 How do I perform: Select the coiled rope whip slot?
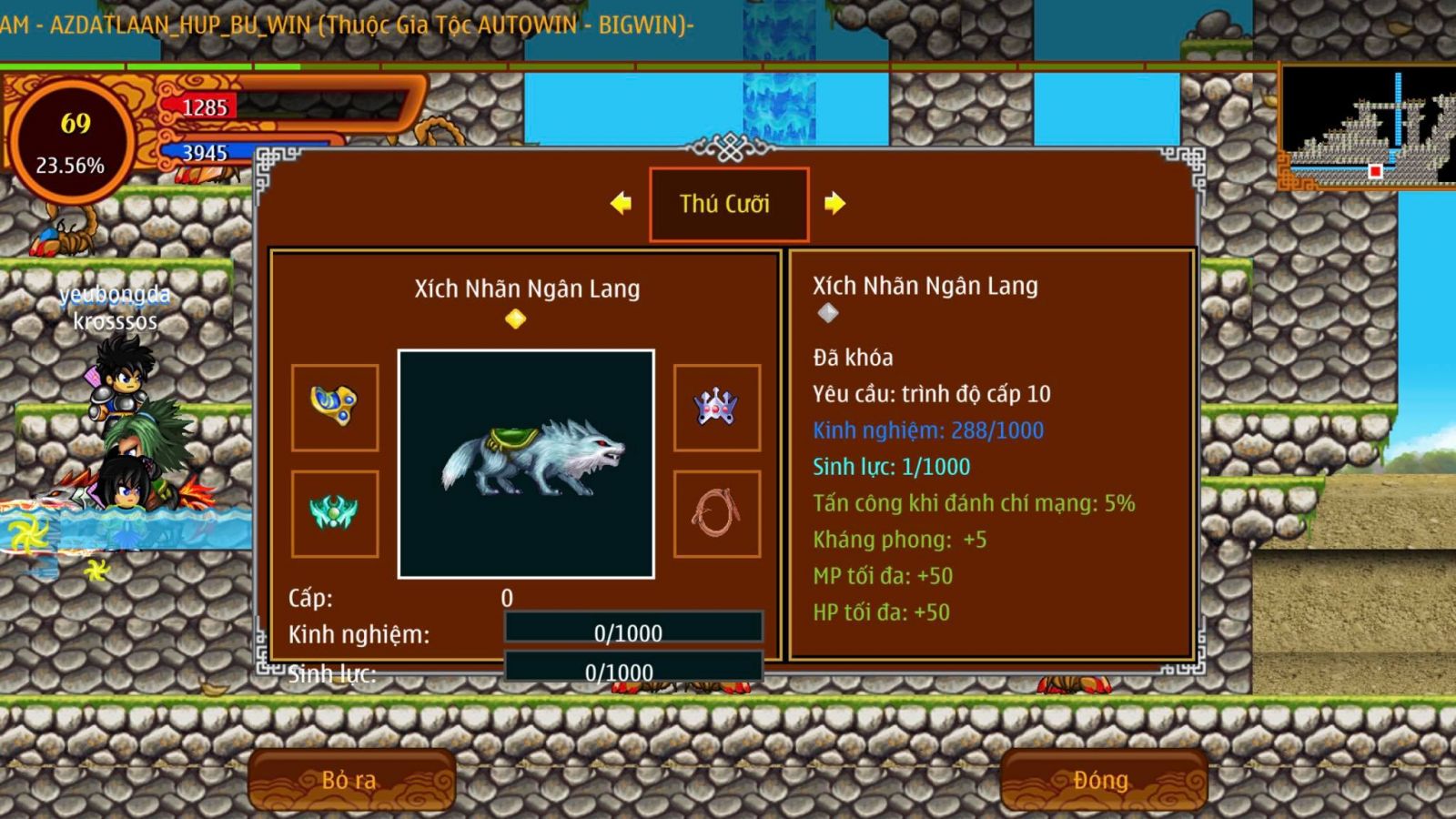tap(716, 513)
